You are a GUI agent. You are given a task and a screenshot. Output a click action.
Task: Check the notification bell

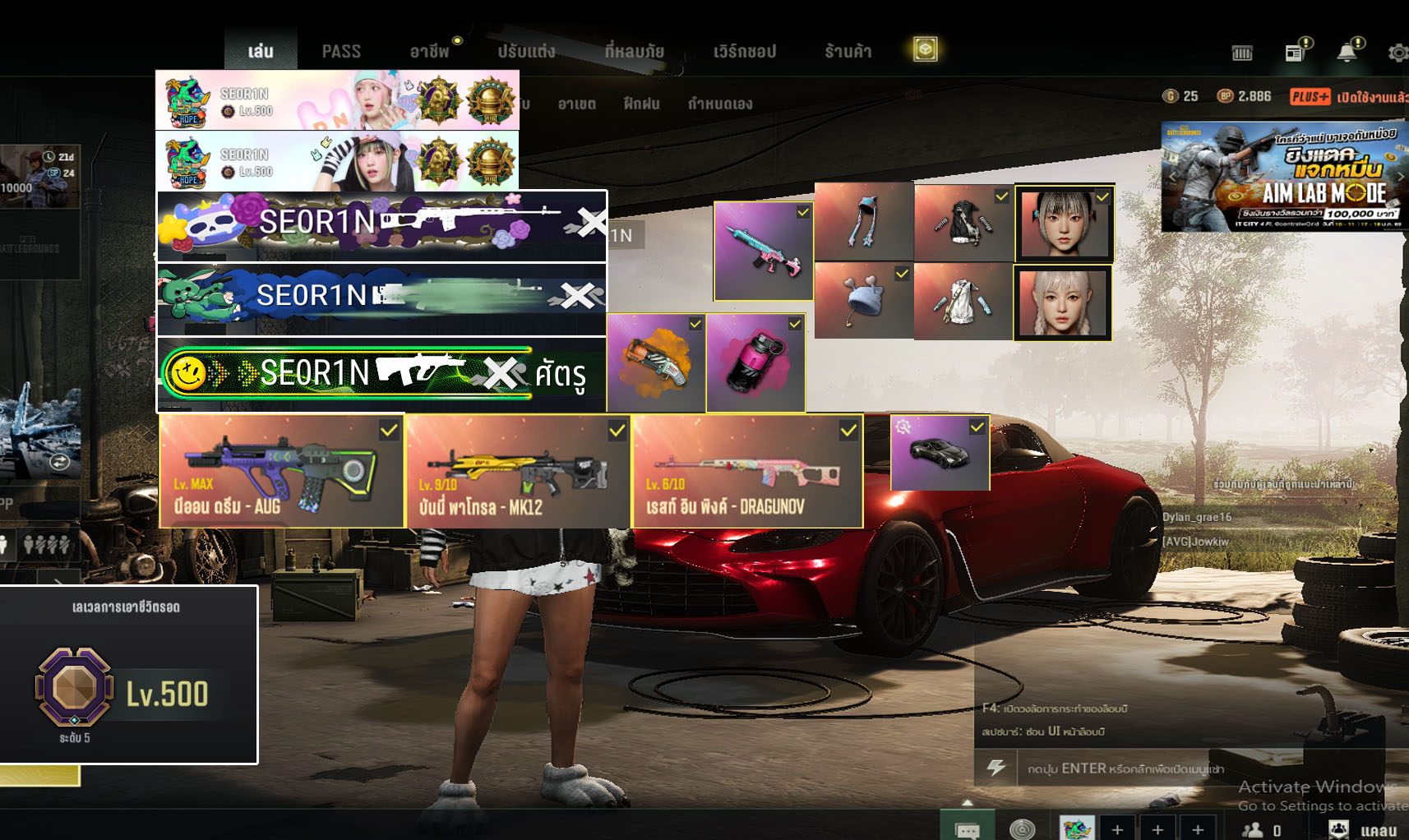1347,53
